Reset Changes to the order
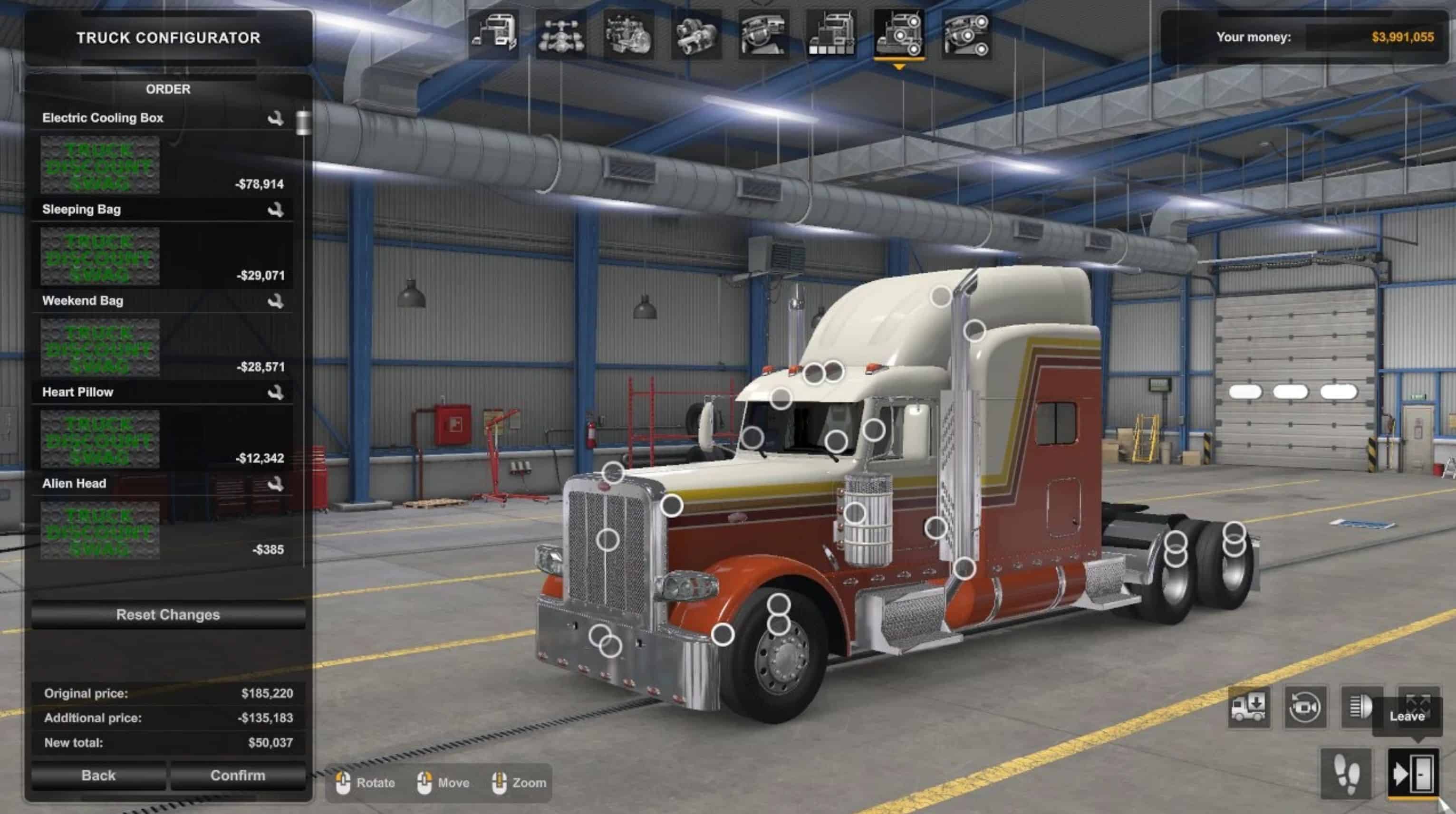 (x=168, y=614)
